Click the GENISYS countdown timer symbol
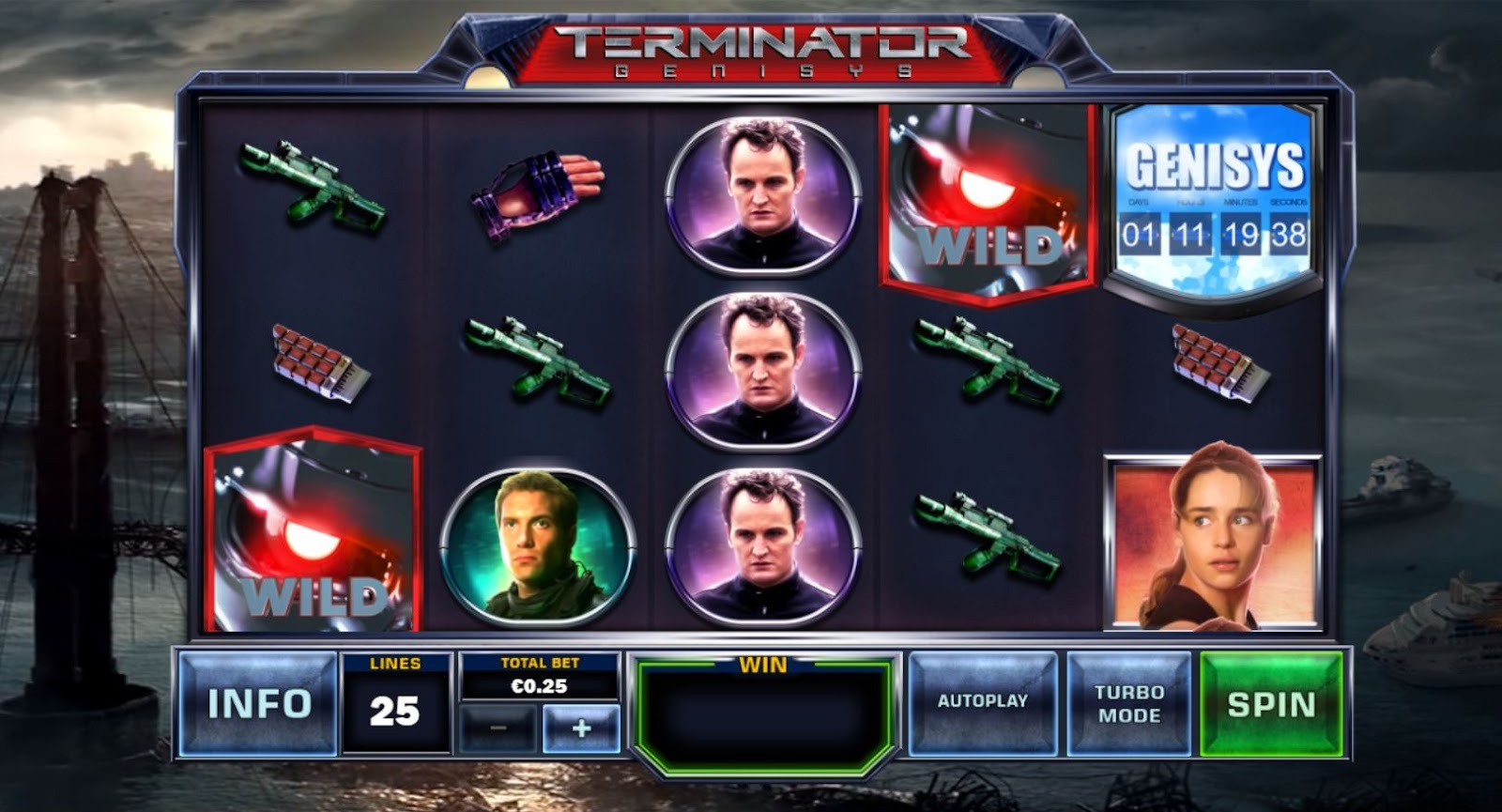The height and width of the screenshot is (812, 1502). coord(1209,197)
